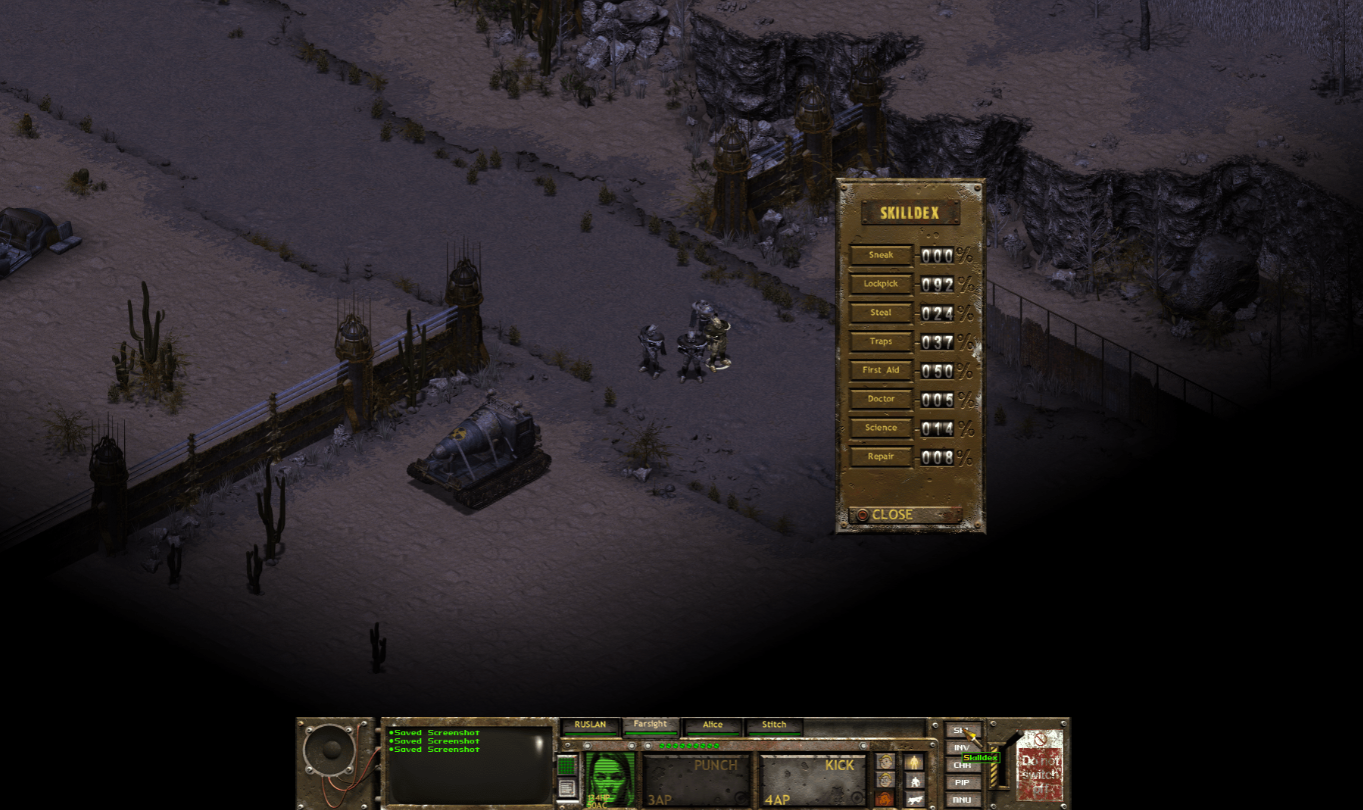The width and height of the screenshot is (1363, 810).
Task: Open the game menu via MNU
Action: (961, 800)
